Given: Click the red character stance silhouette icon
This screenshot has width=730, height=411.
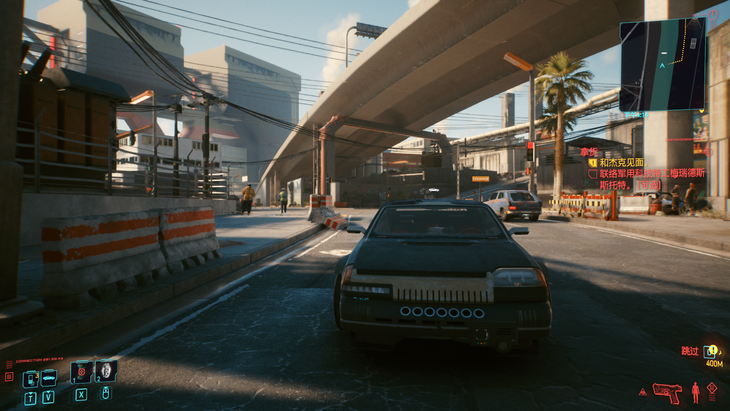Looking at the screenshot, I should 695,392.
